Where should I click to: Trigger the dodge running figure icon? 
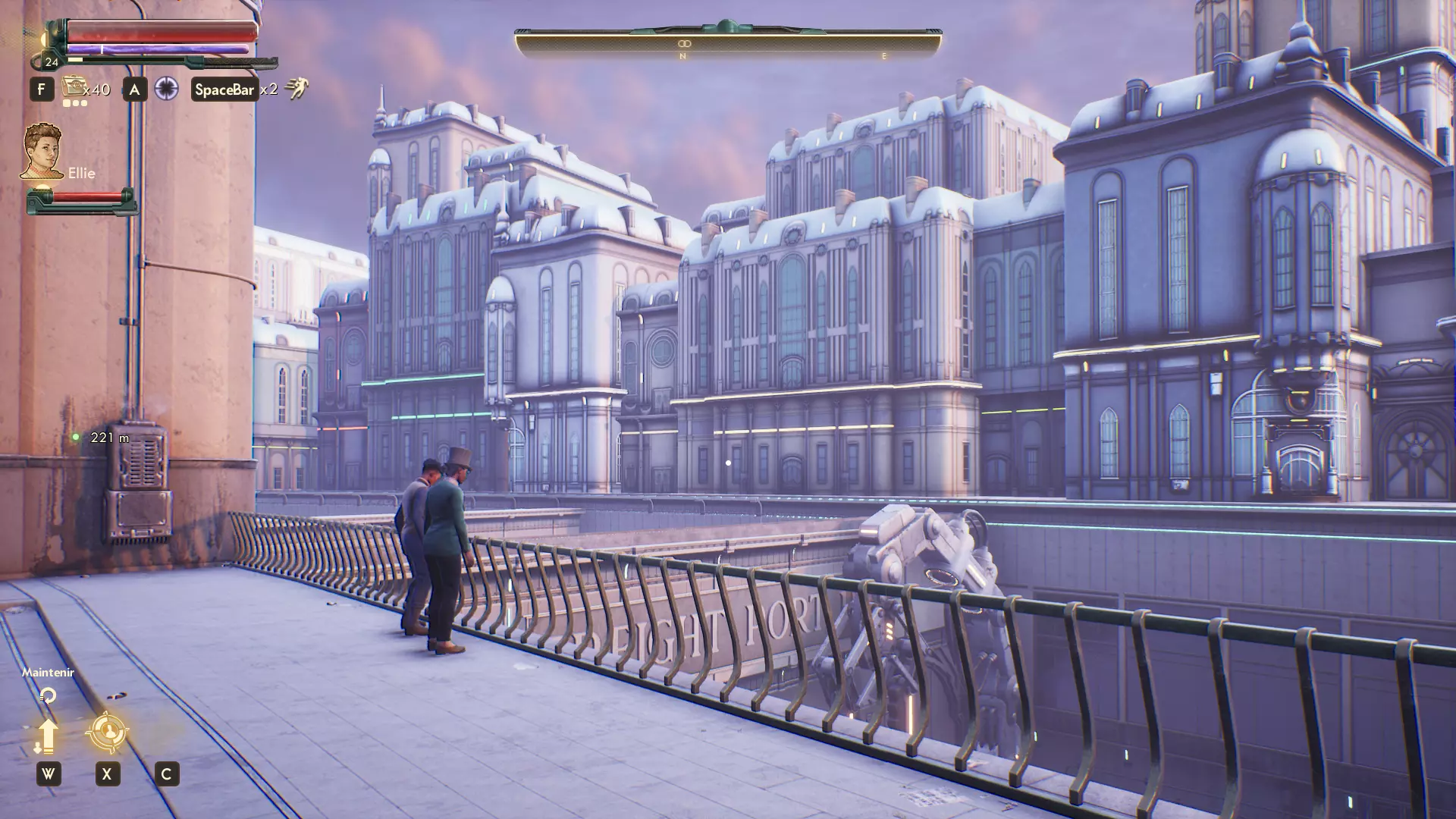pyautogui.click(x=297, y=89)
